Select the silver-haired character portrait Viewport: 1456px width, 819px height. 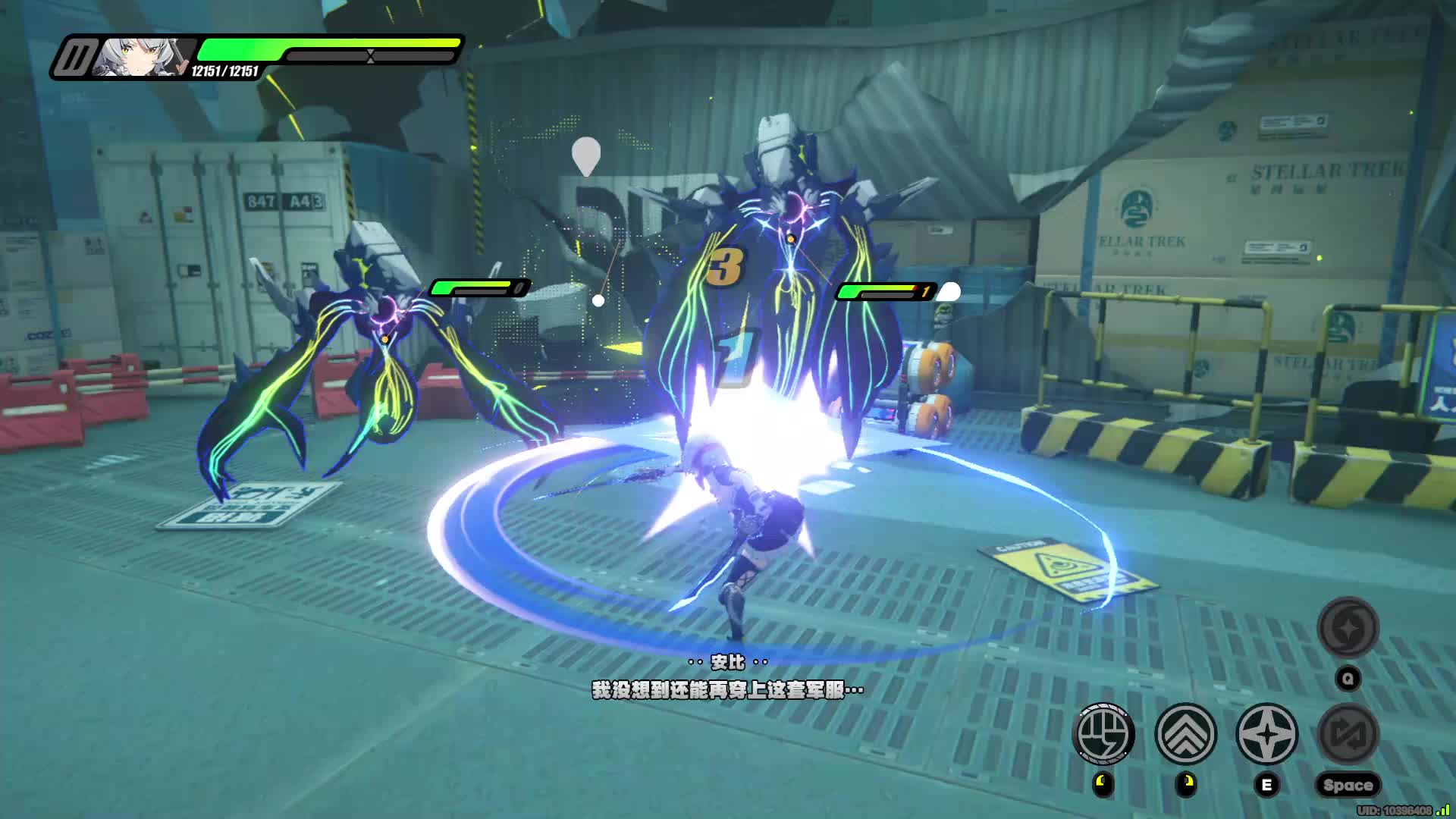143,57
